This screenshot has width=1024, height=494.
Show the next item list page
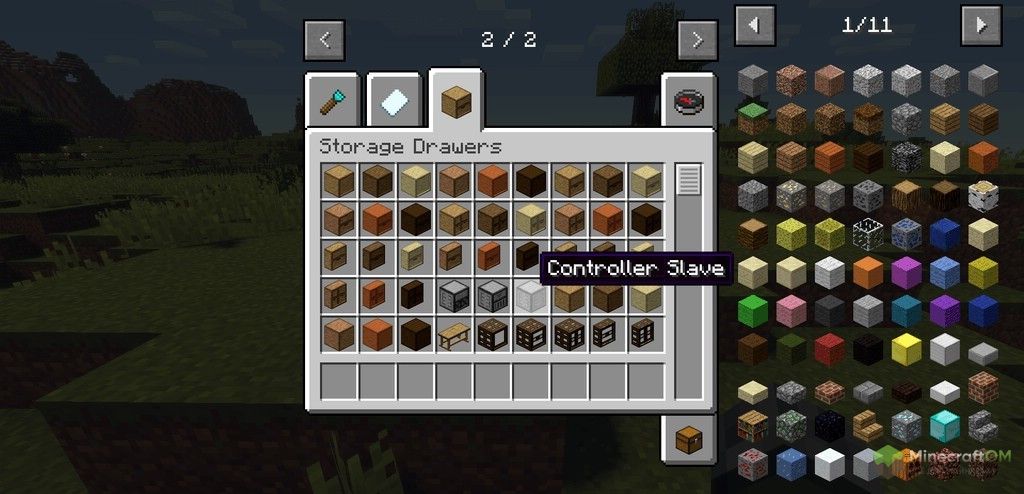pyautogui.click(x=980, y=25)
